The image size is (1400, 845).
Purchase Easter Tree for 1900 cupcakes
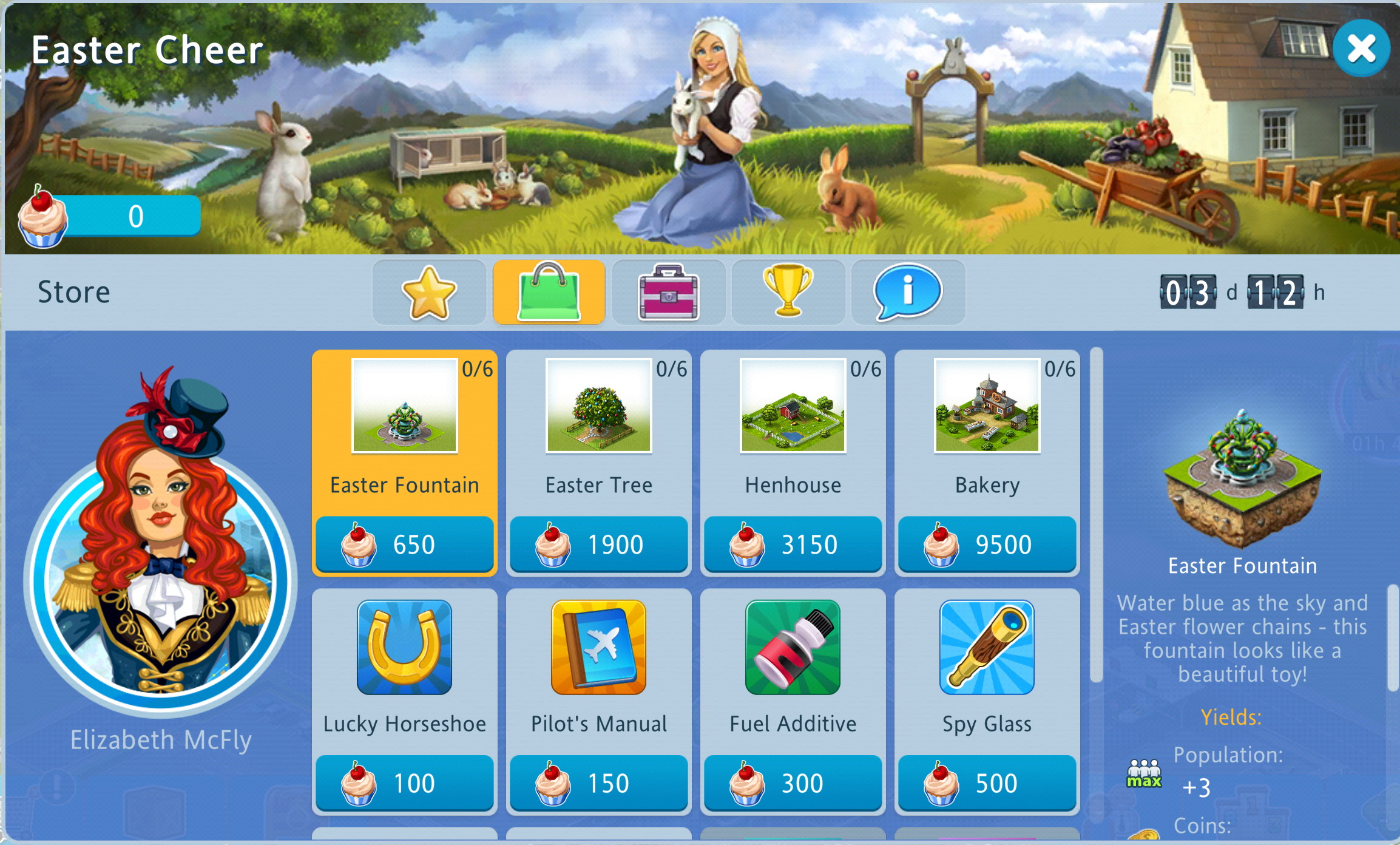[x=598, y=544]
